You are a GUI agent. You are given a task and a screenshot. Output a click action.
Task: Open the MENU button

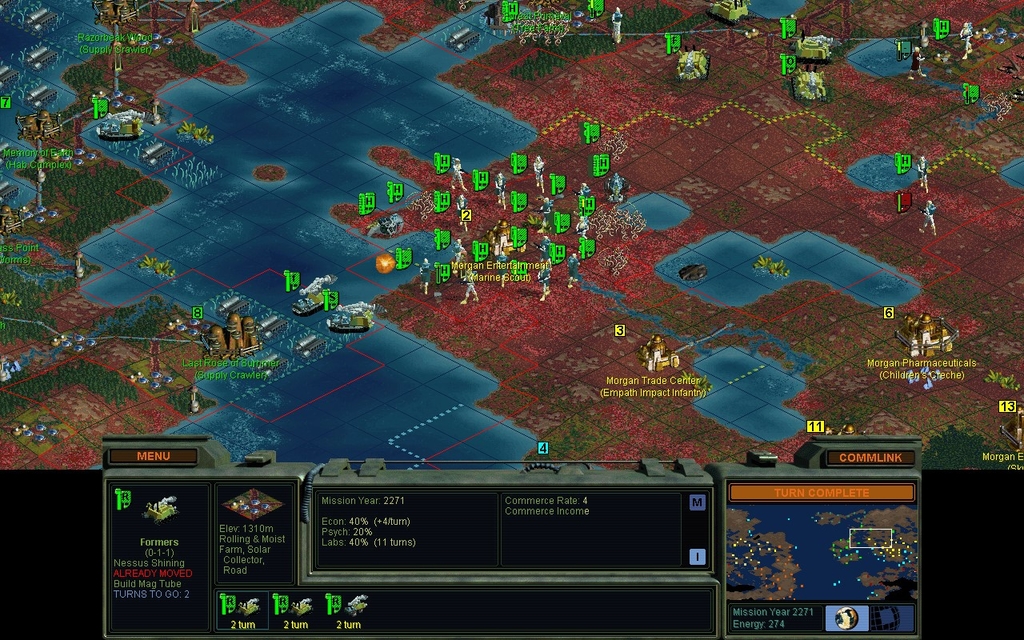pos(153,456)
